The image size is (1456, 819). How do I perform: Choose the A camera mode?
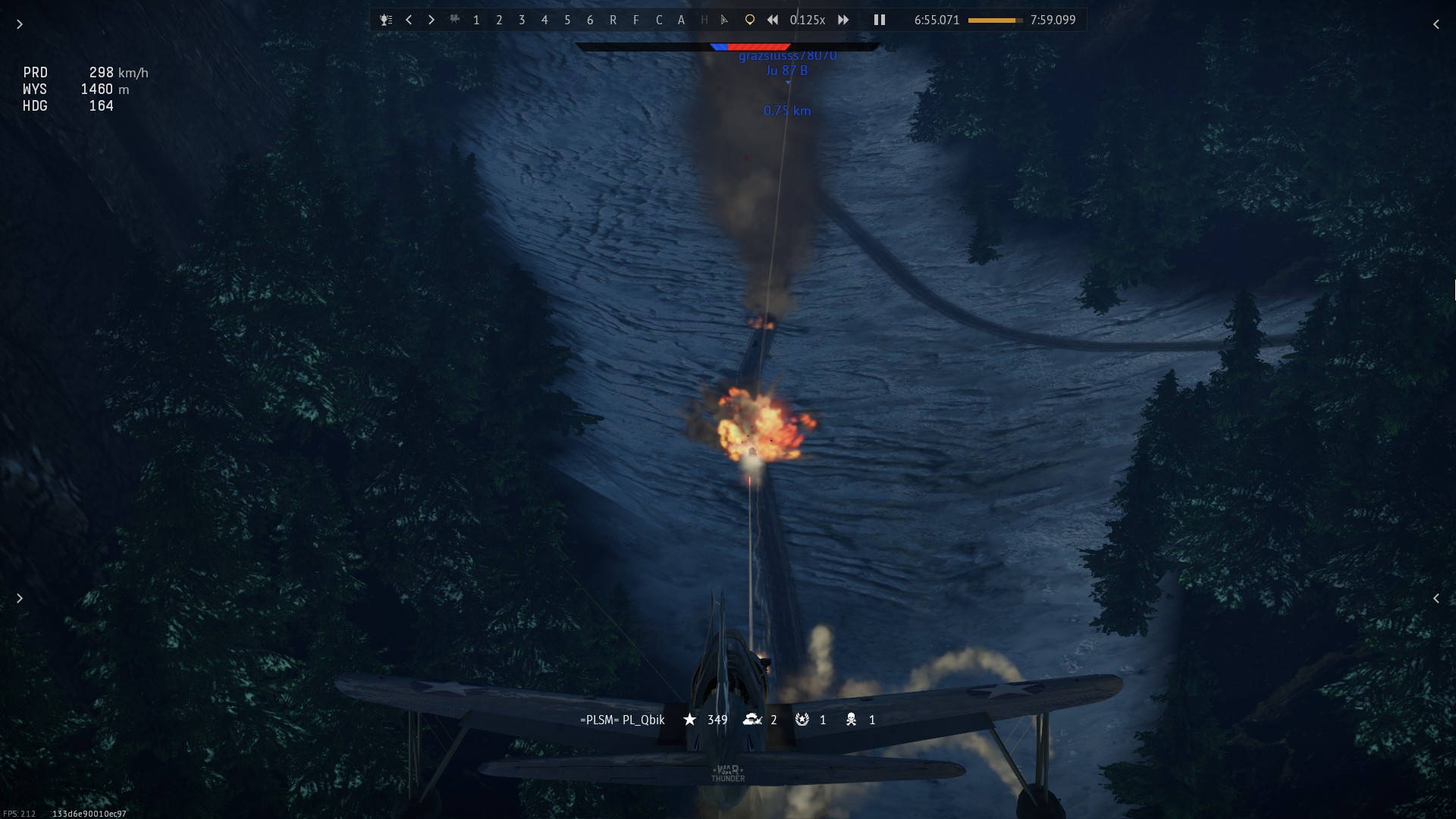pos(681,20)
